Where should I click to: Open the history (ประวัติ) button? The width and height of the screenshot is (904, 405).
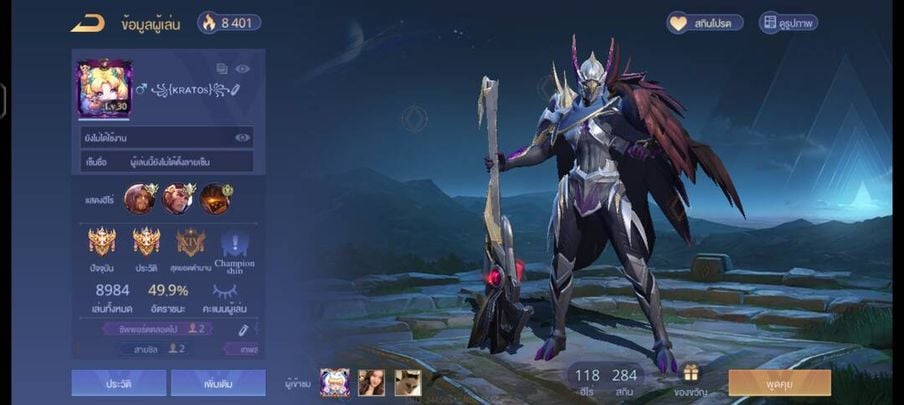coord(118,382)
